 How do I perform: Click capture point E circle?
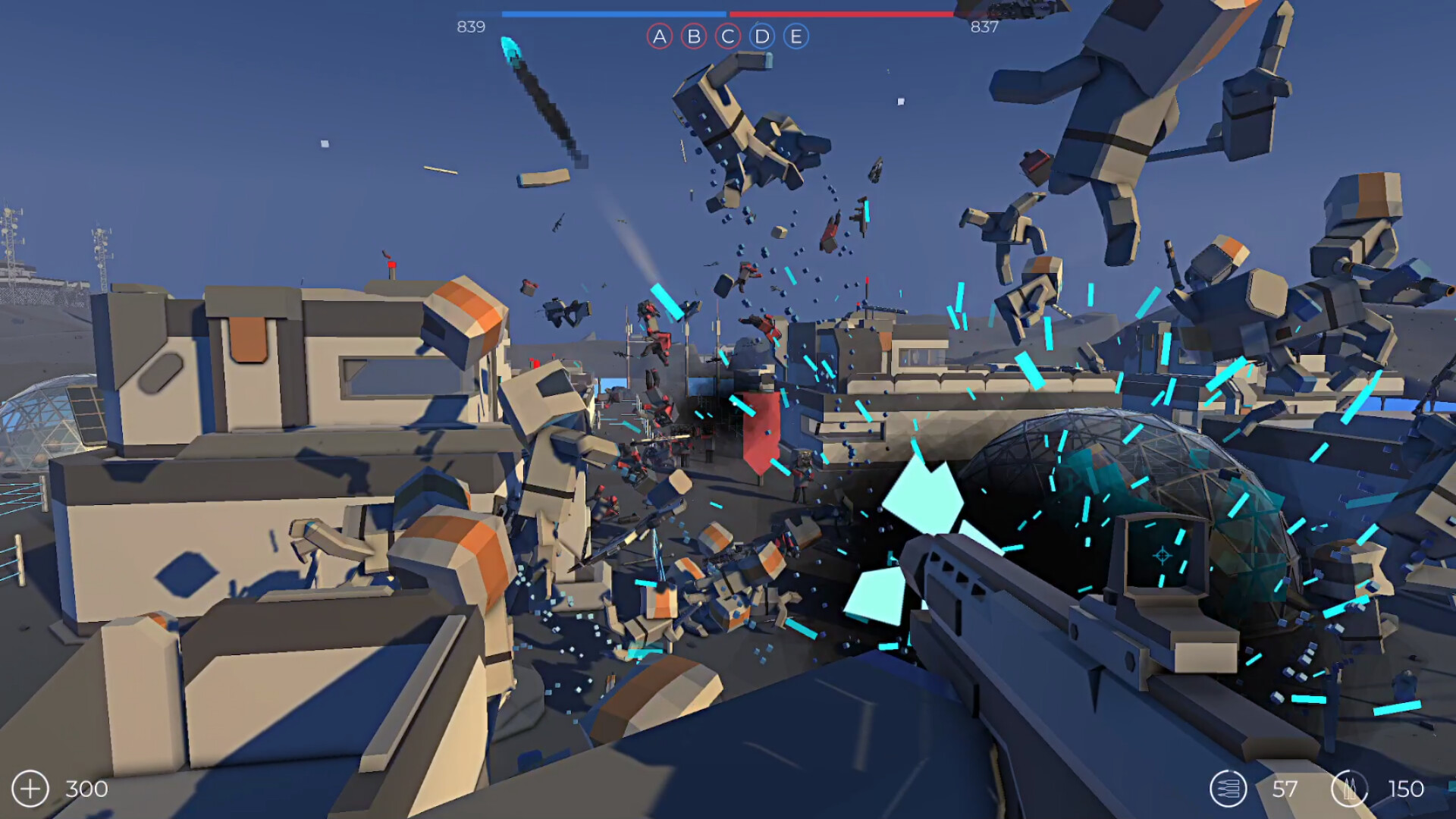pos(795,35)
